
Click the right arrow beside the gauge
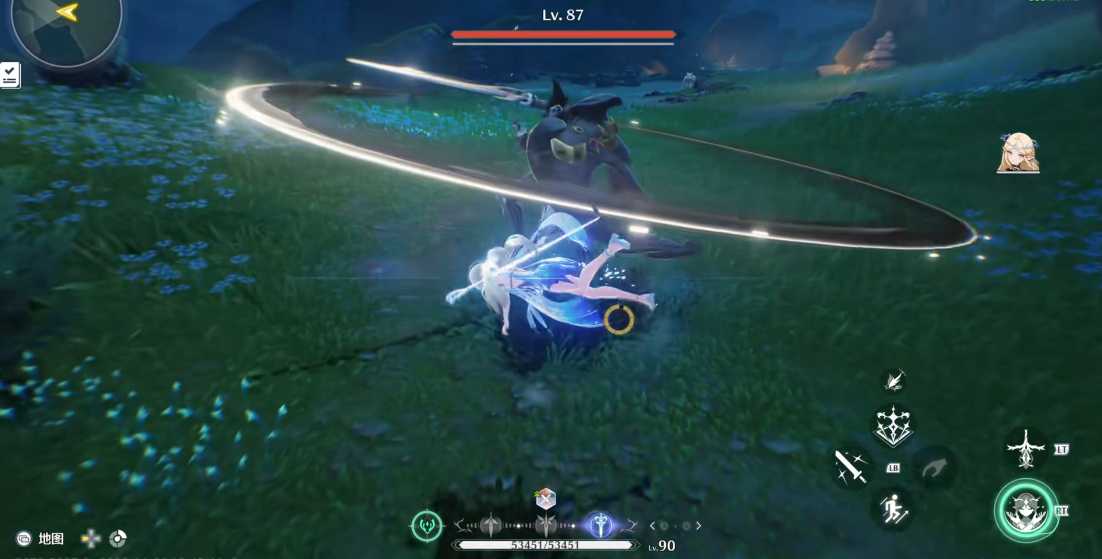click(x=698, y=526)
